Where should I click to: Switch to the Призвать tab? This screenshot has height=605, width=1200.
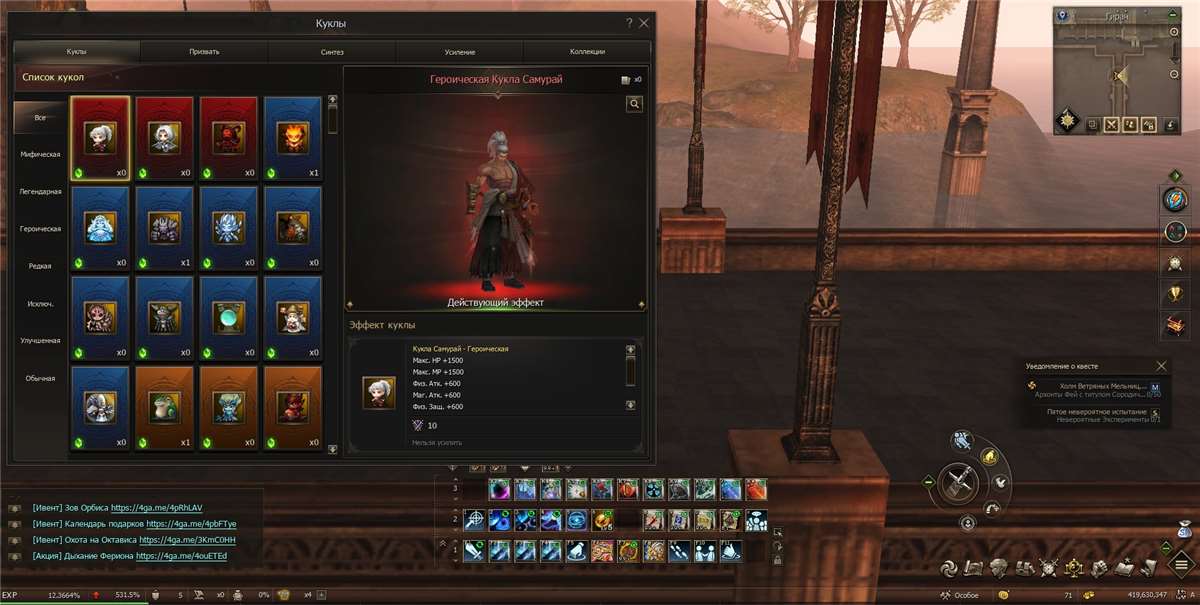coord(204,51)
